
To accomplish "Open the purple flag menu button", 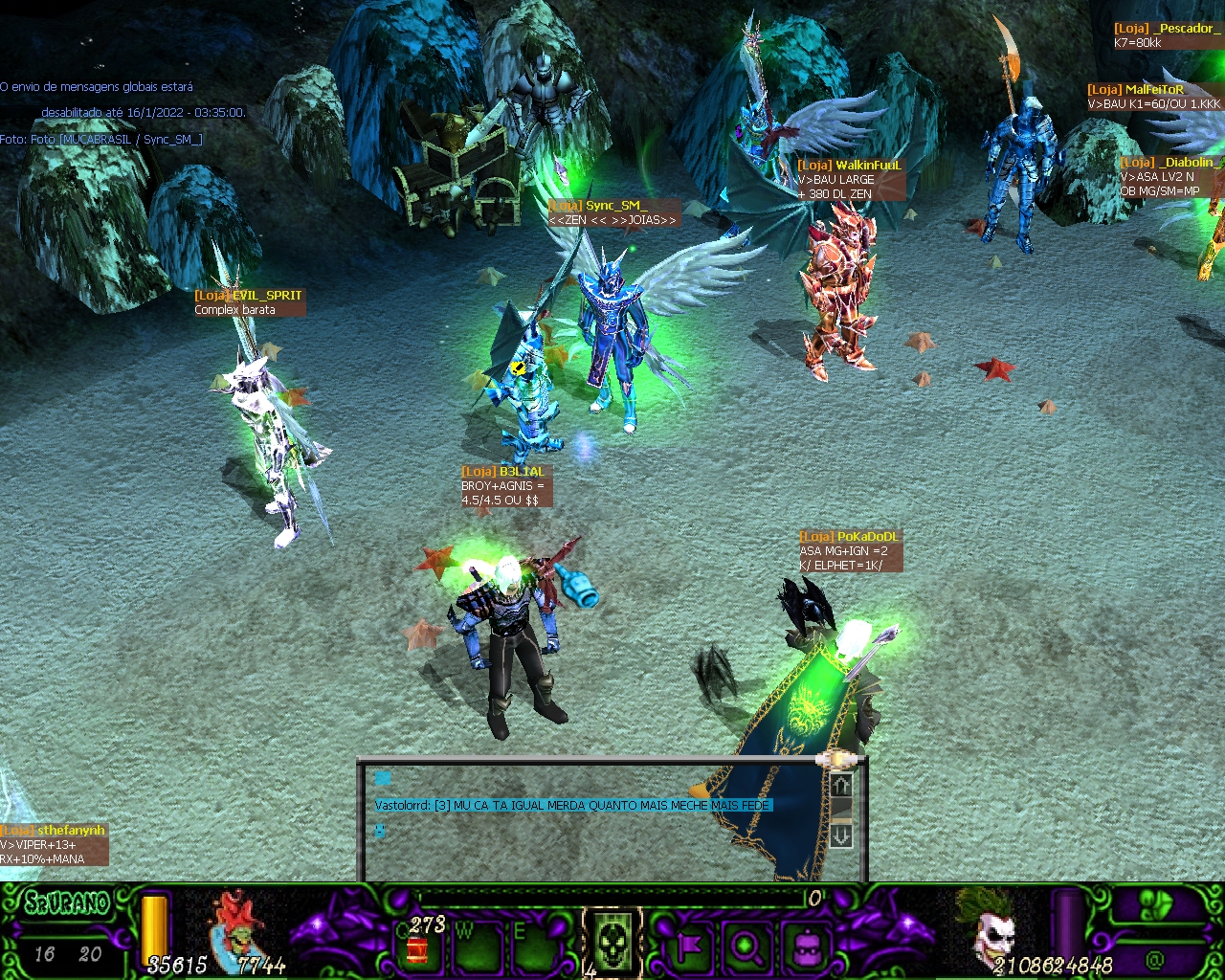I will (688, 947).
